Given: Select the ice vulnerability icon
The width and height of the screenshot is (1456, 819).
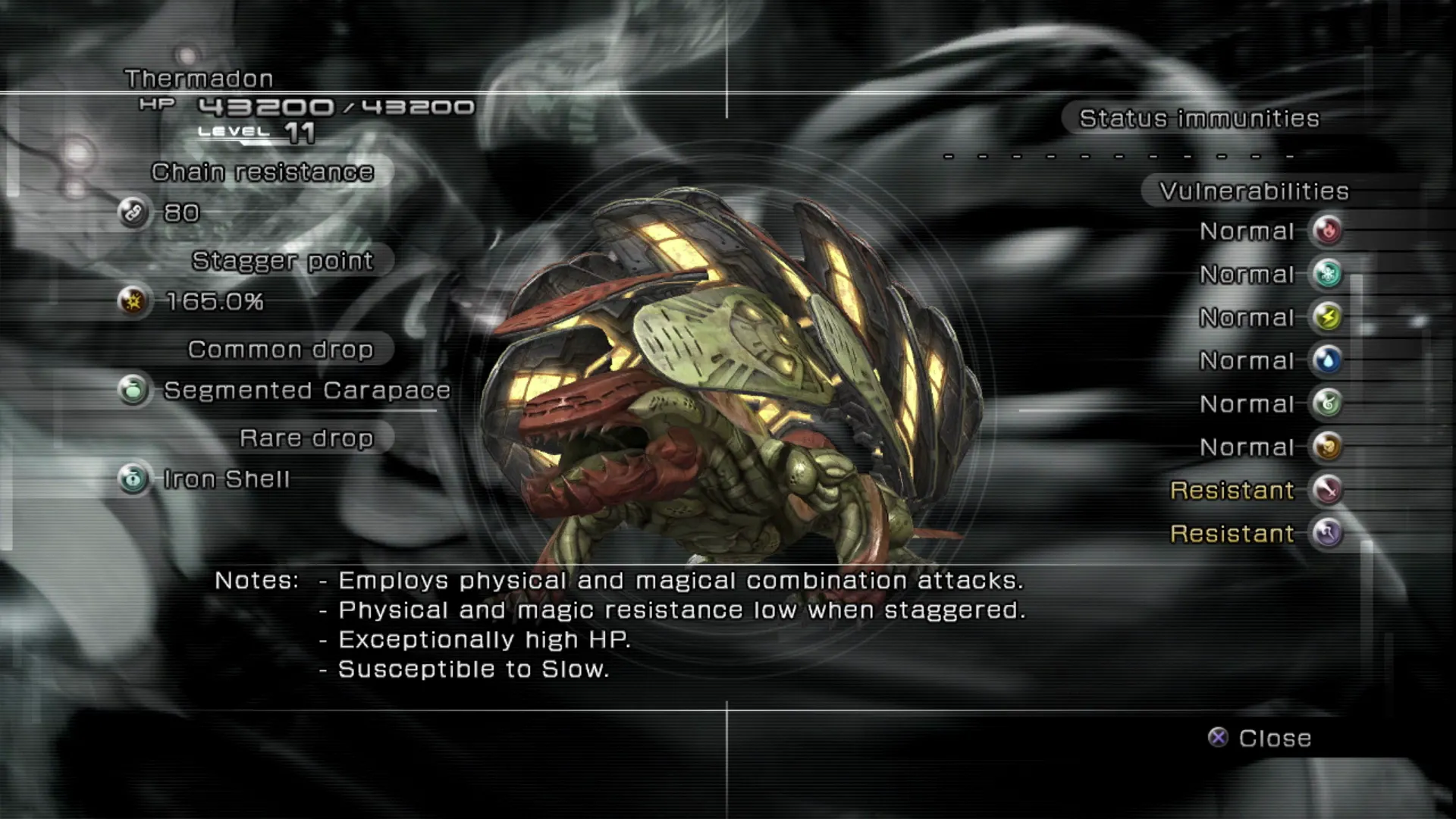Looking at the screenshot, I should (x=1327, y=274).
